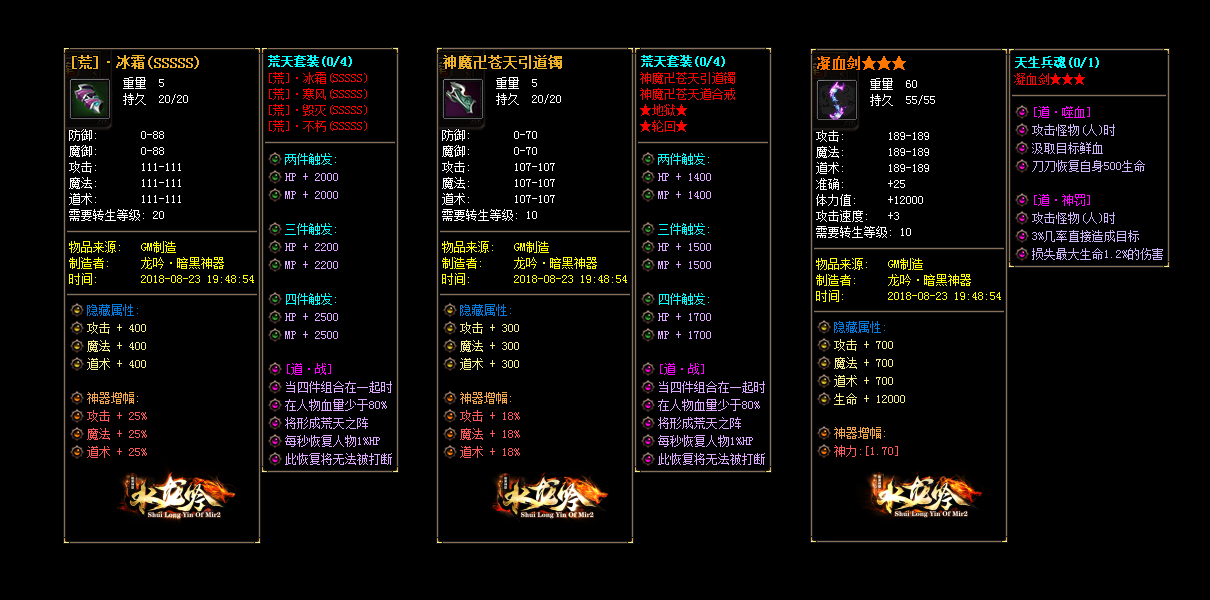
Task: Select the 冰霜 helmet item icon
Action: [90, 100]
